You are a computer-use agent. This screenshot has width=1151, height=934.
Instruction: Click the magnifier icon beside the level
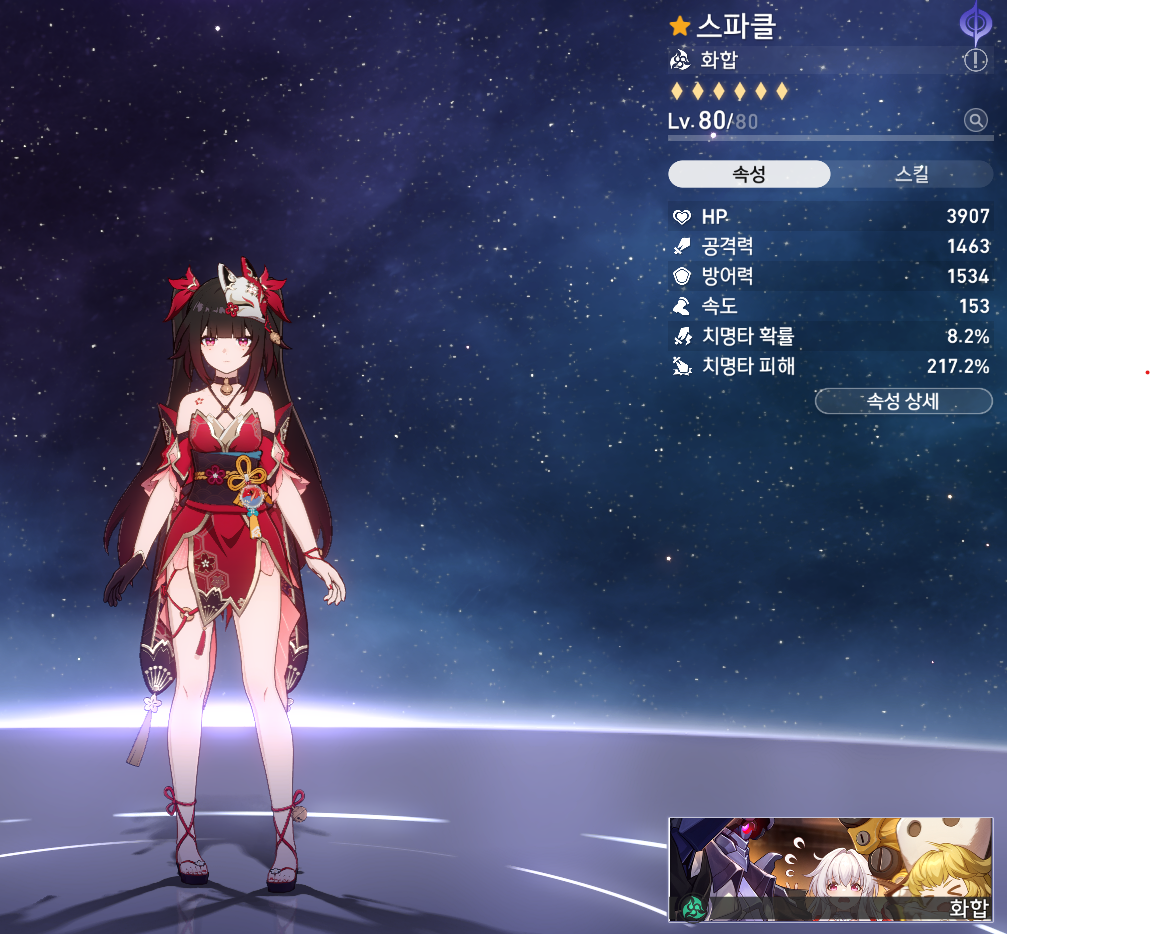pos(975,121)
